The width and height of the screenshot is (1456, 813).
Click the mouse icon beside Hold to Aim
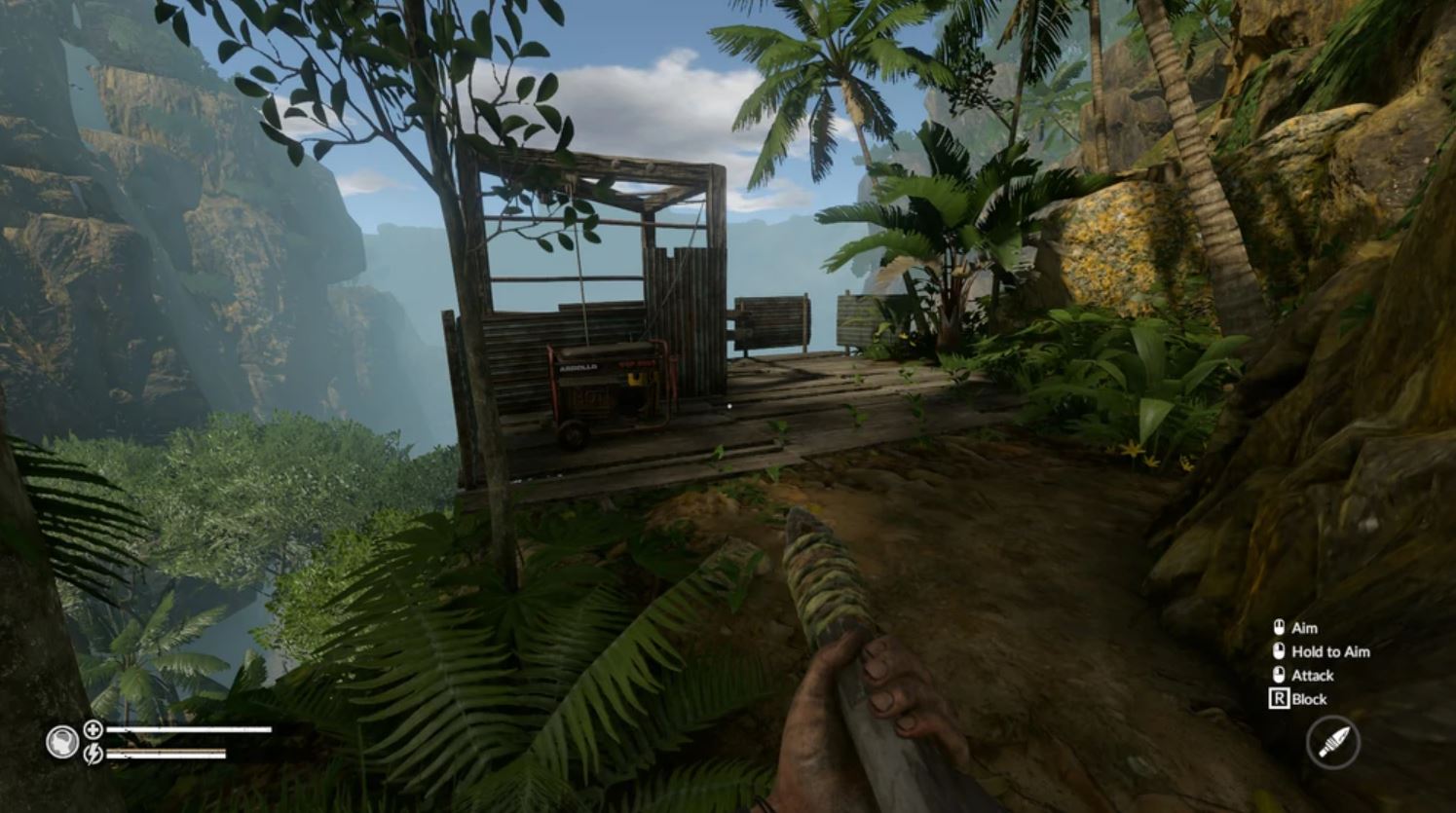point(1279,651)
